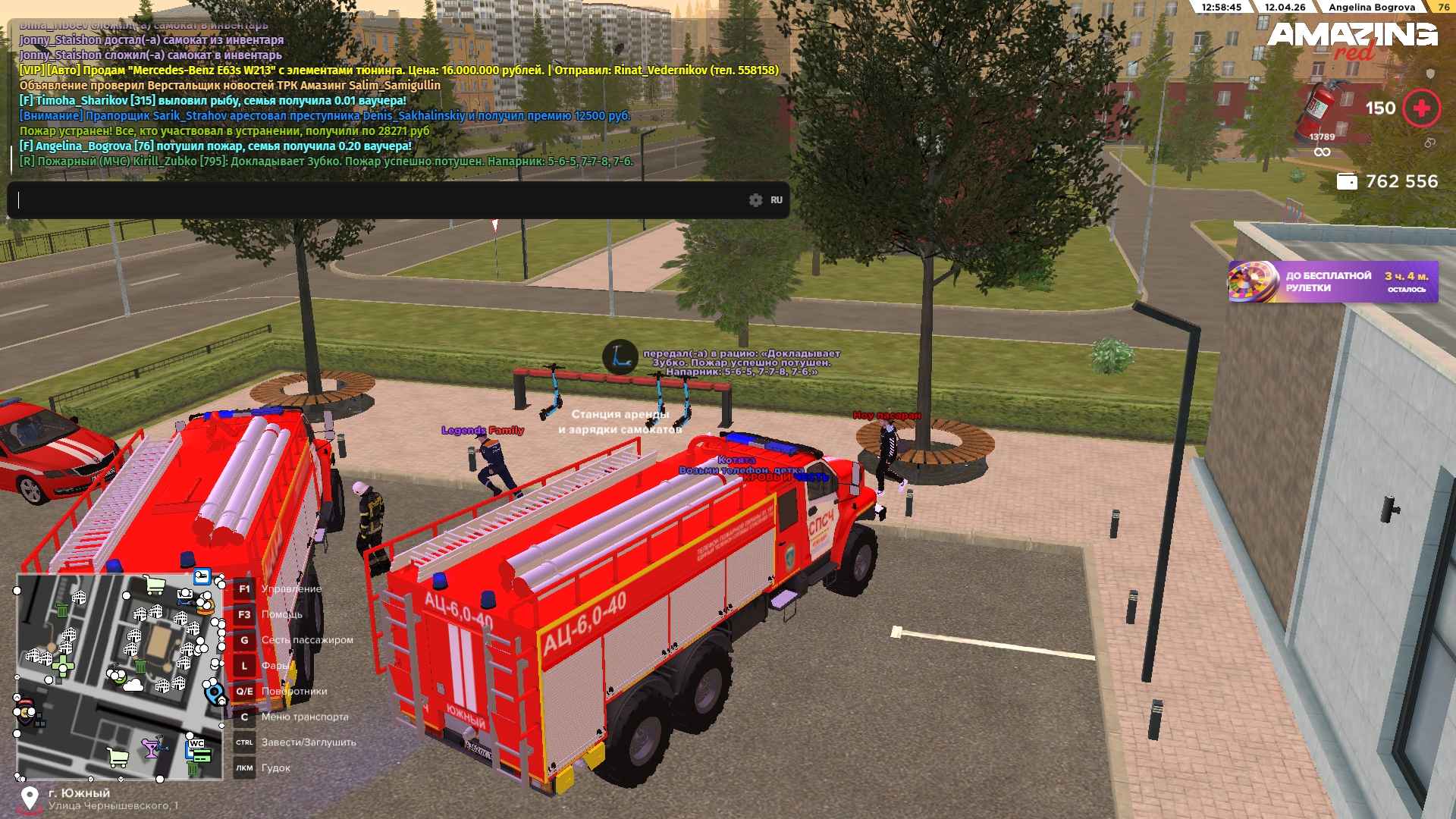Screen dimensions: 1456x819
Task: Click the red health cross icon
Action: 1421,108
